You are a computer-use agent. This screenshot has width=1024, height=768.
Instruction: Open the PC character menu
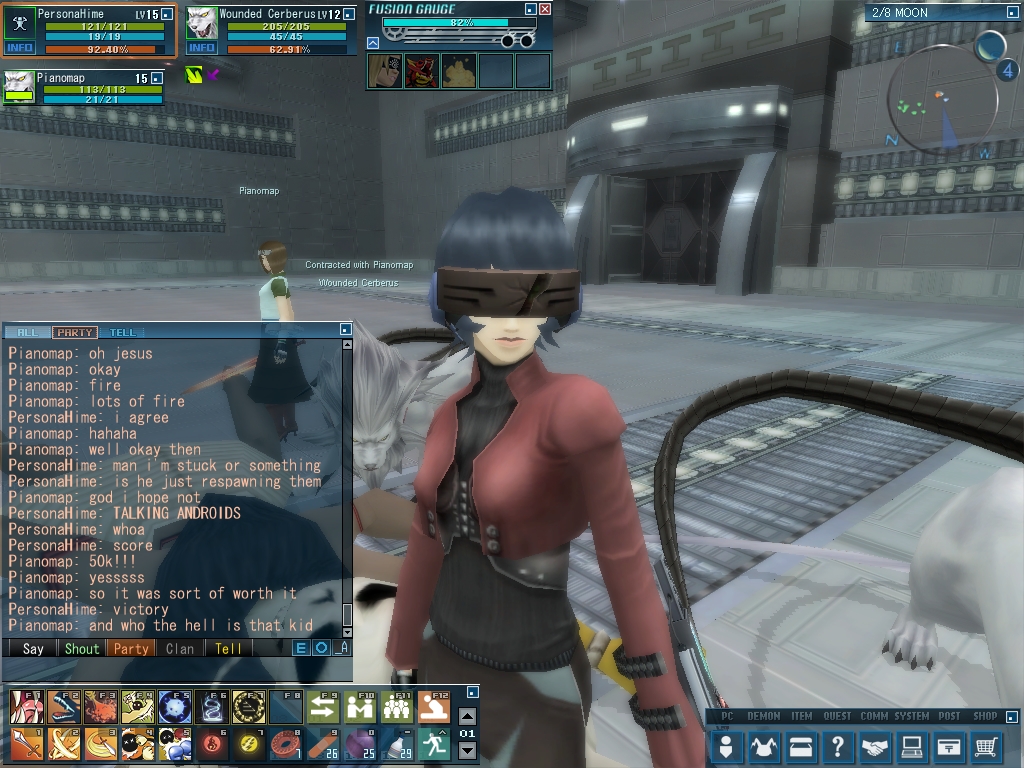pyautogui.click(x=727, y=746)
